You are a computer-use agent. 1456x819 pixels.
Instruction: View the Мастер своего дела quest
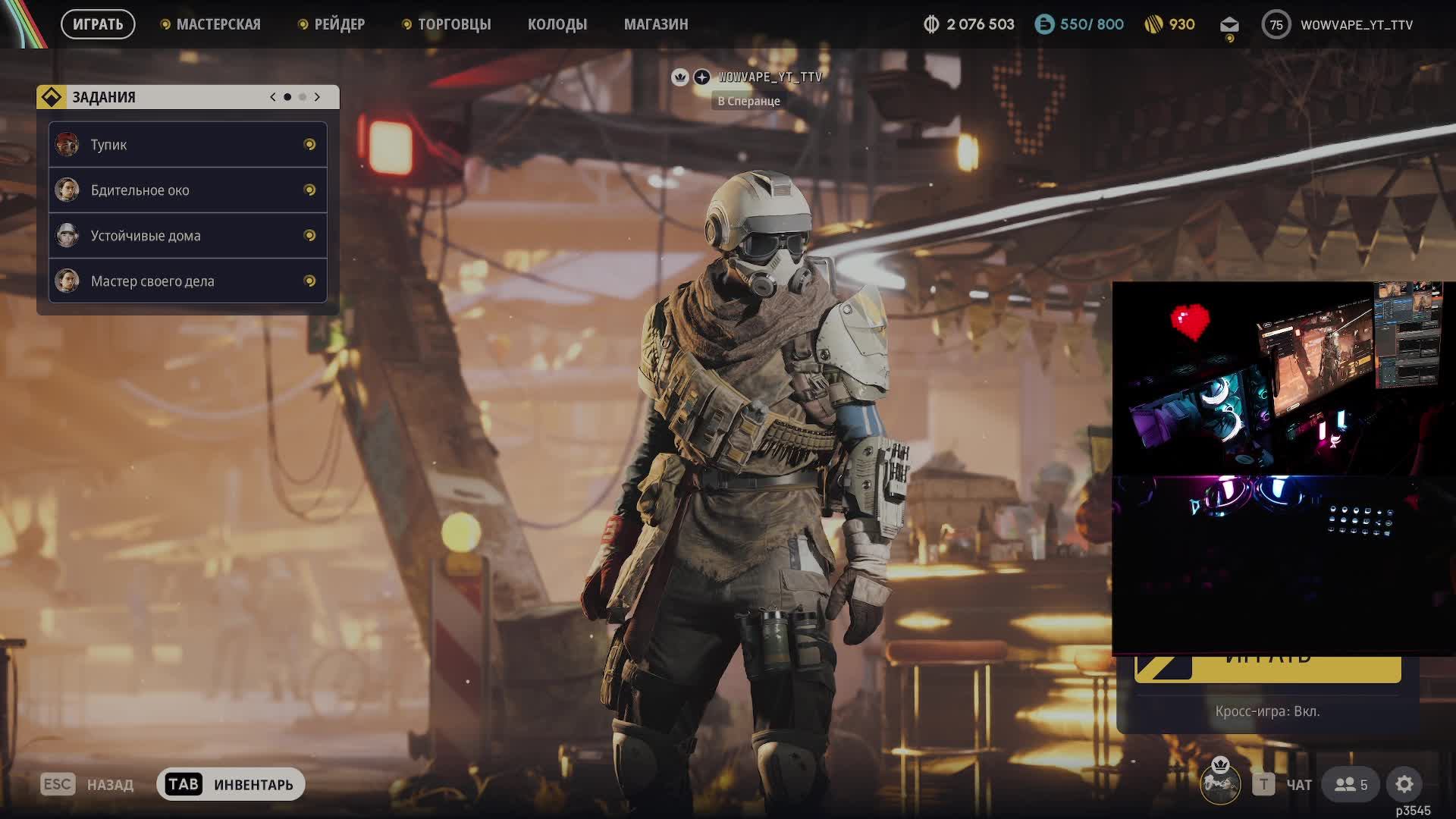(x=187, y=281)
